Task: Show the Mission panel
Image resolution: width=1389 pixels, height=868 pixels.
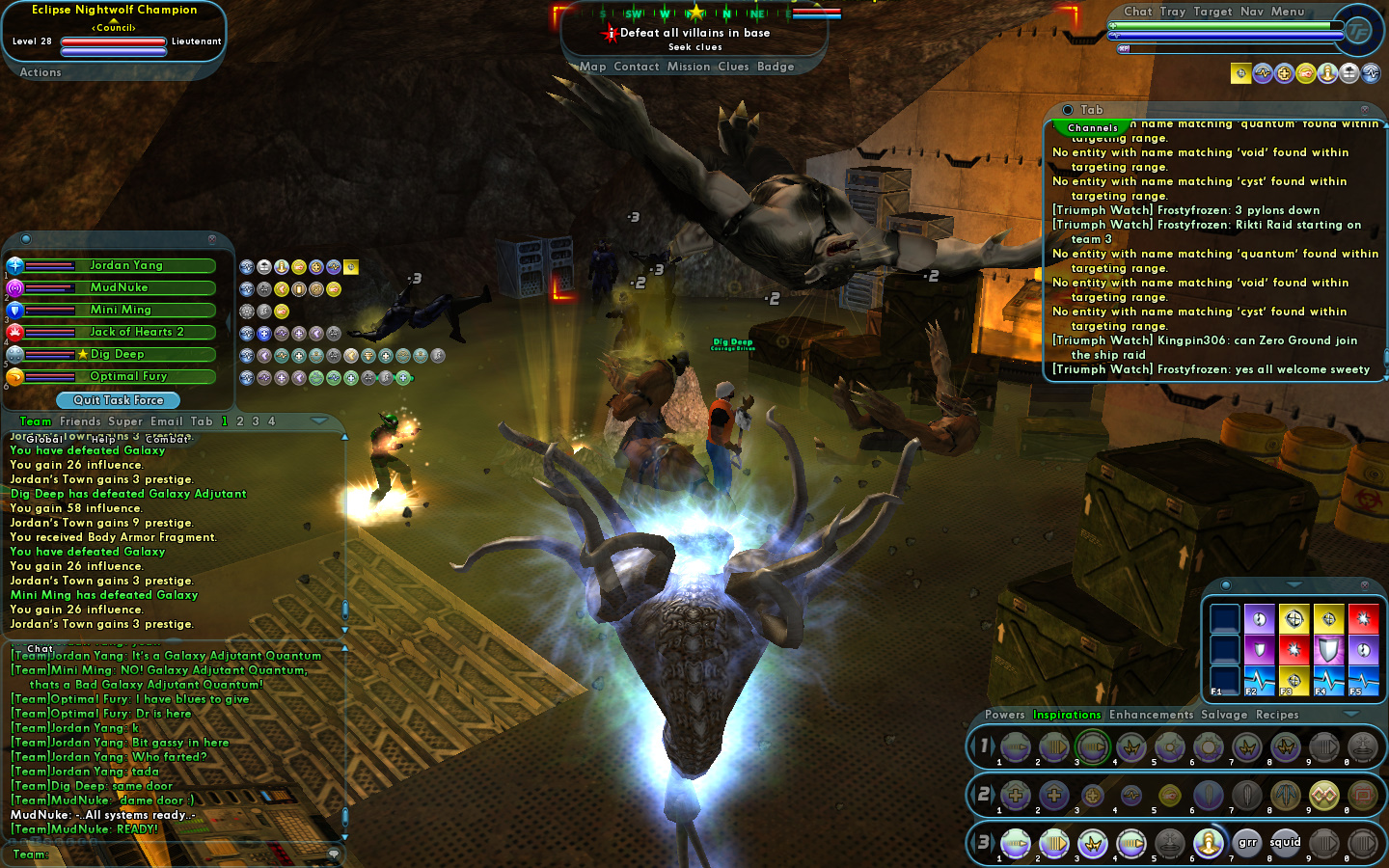Action: tap(688, 67)
